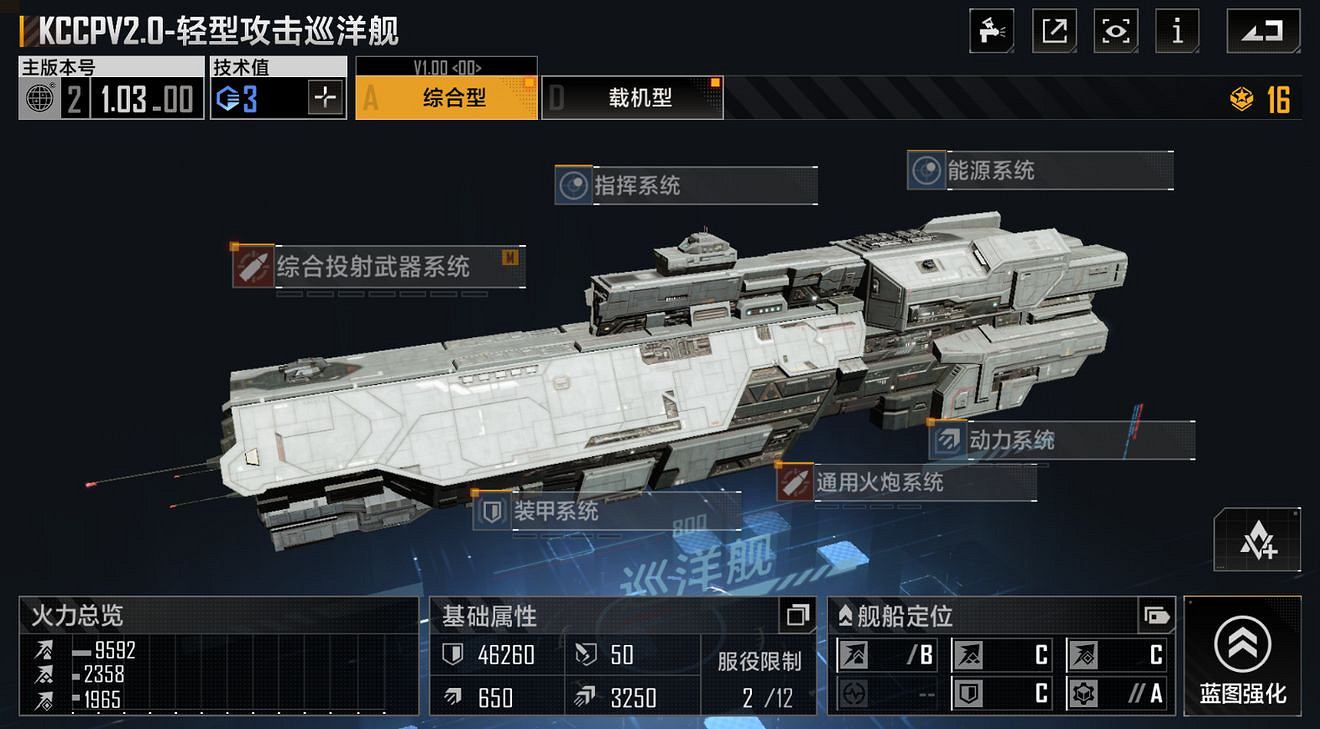This screenshot has width=1320, height=729.
Task: Open the 装甲系统 armor shield icon
Action: 494,512
